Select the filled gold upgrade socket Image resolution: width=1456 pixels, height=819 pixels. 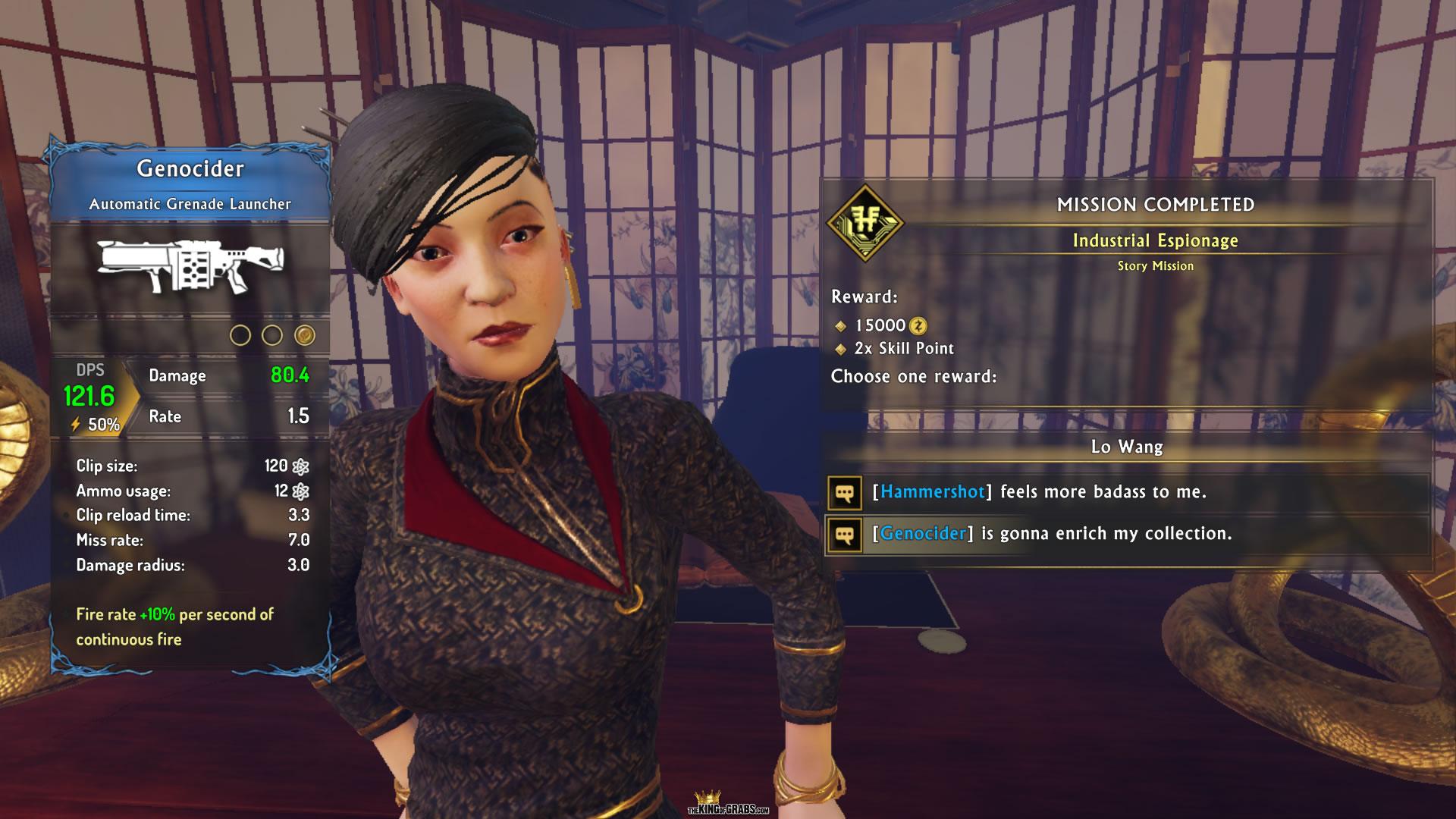click(305, 335)
